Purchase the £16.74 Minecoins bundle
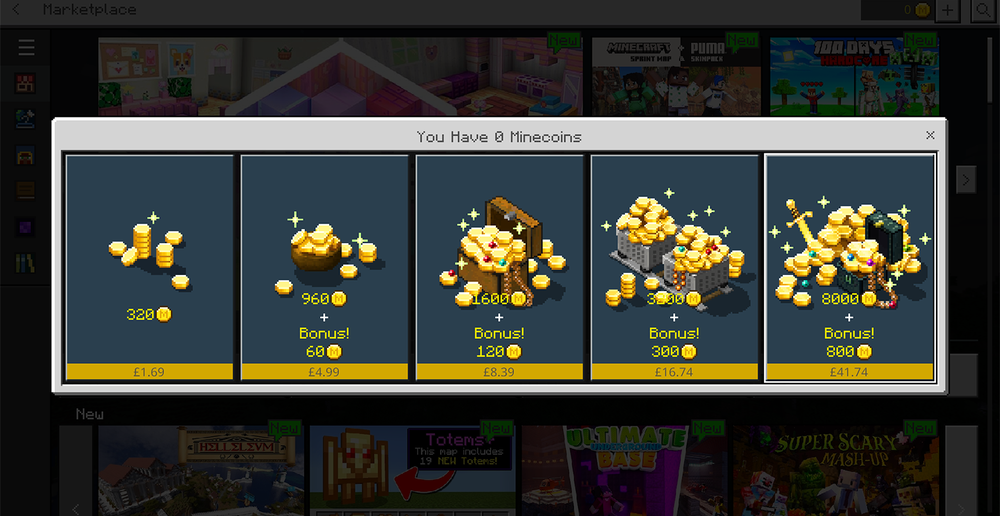This screenshot has width=1000, height=516. click(675, 267)
